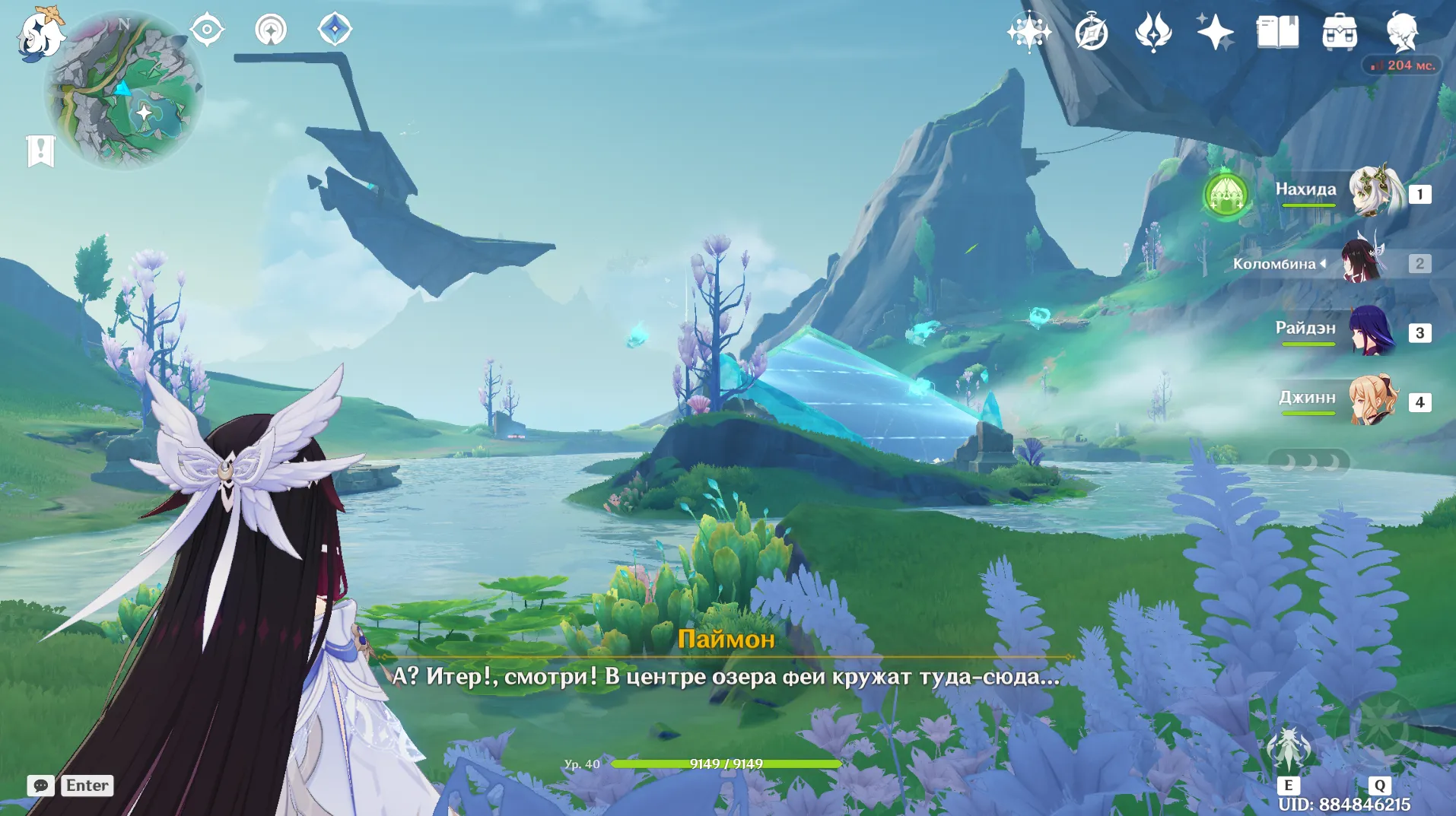Open the large sparkle star icon
Screen dimensions: 1456x816
point(1215,32)
